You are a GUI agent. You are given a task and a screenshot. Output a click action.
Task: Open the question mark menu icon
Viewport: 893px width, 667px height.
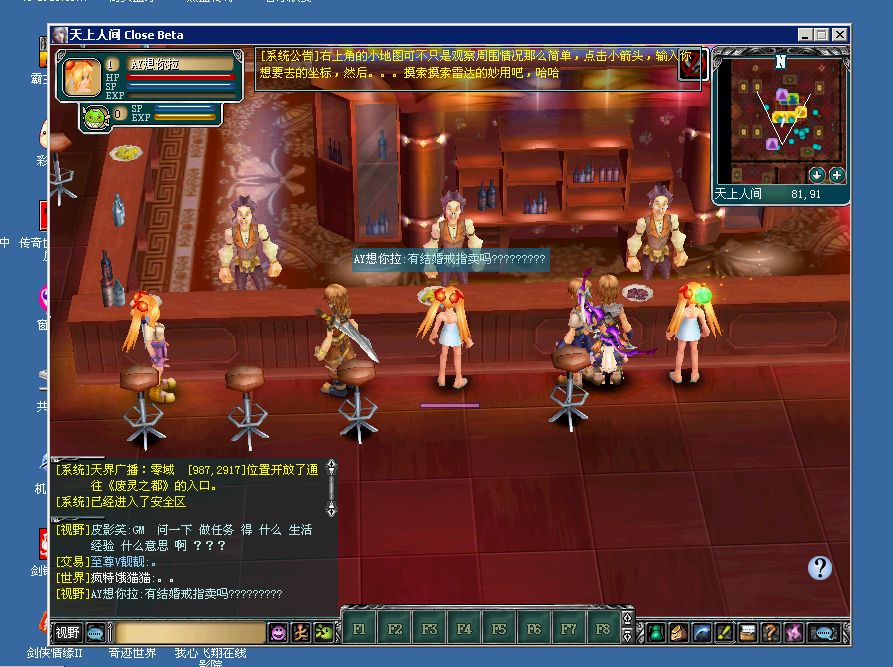tap(770, 632)
